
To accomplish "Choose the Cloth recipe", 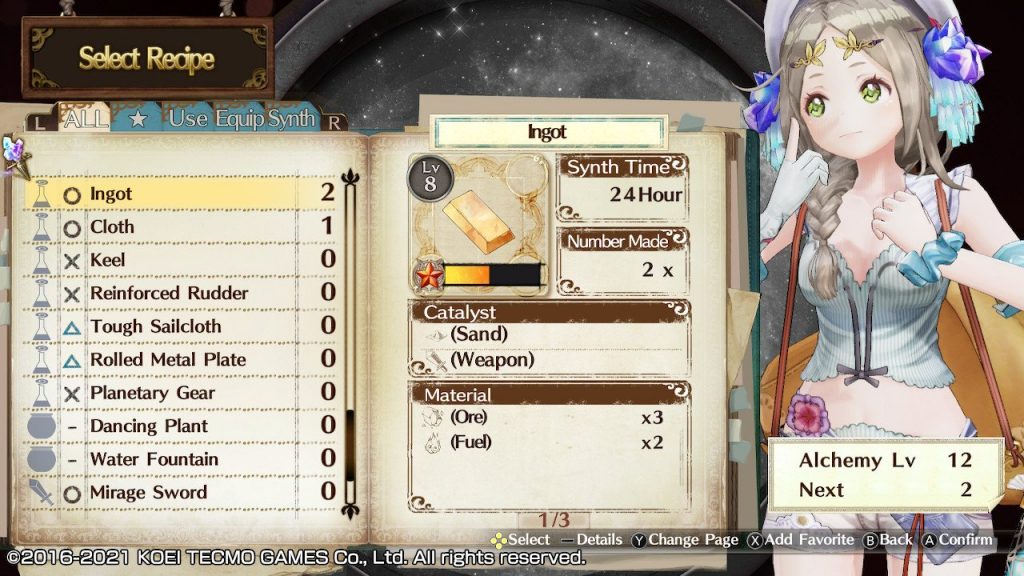I will click(x=180, y=227).
